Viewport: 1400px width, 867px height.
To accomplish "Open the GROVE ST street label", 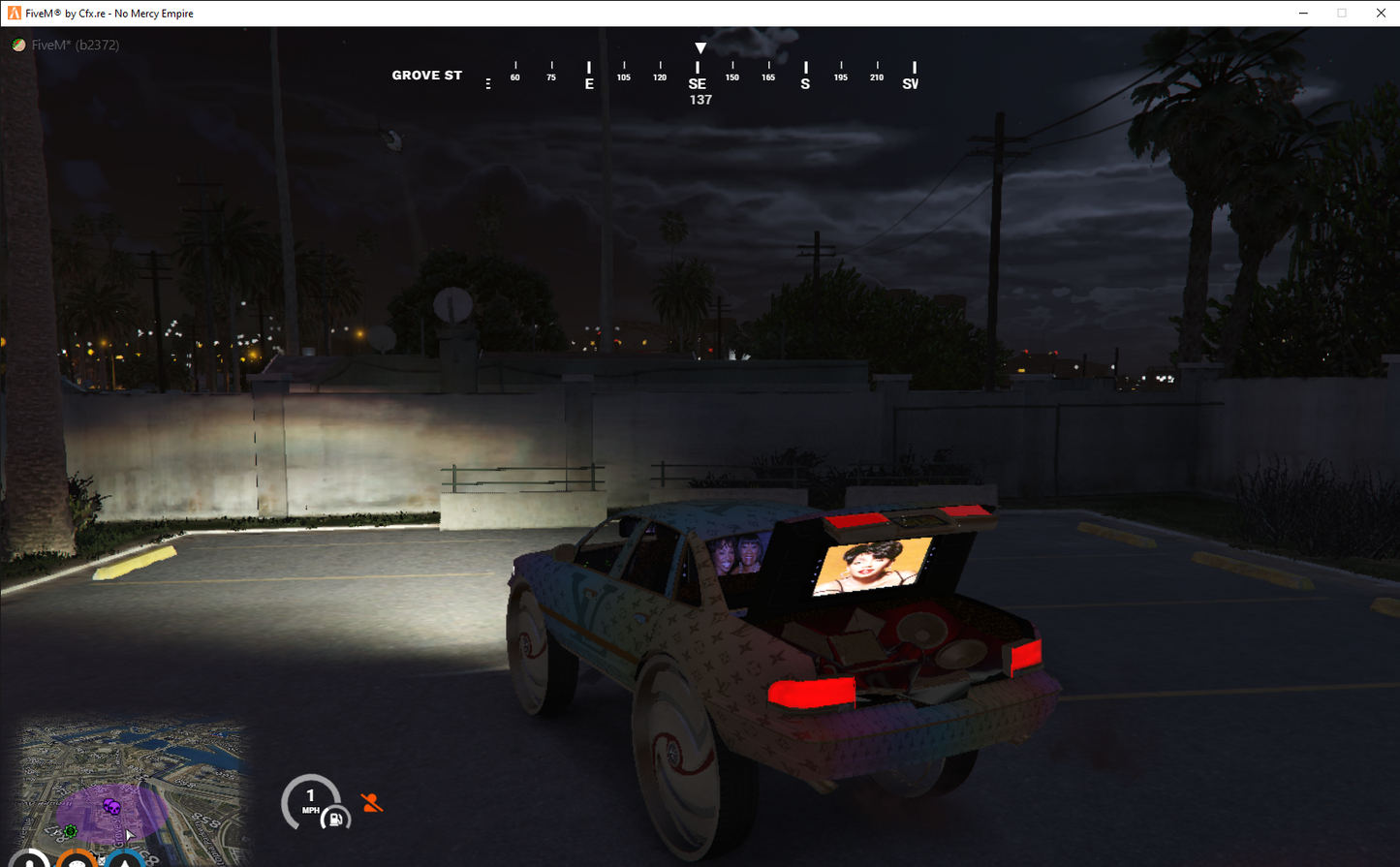I will tap(426, 75).
